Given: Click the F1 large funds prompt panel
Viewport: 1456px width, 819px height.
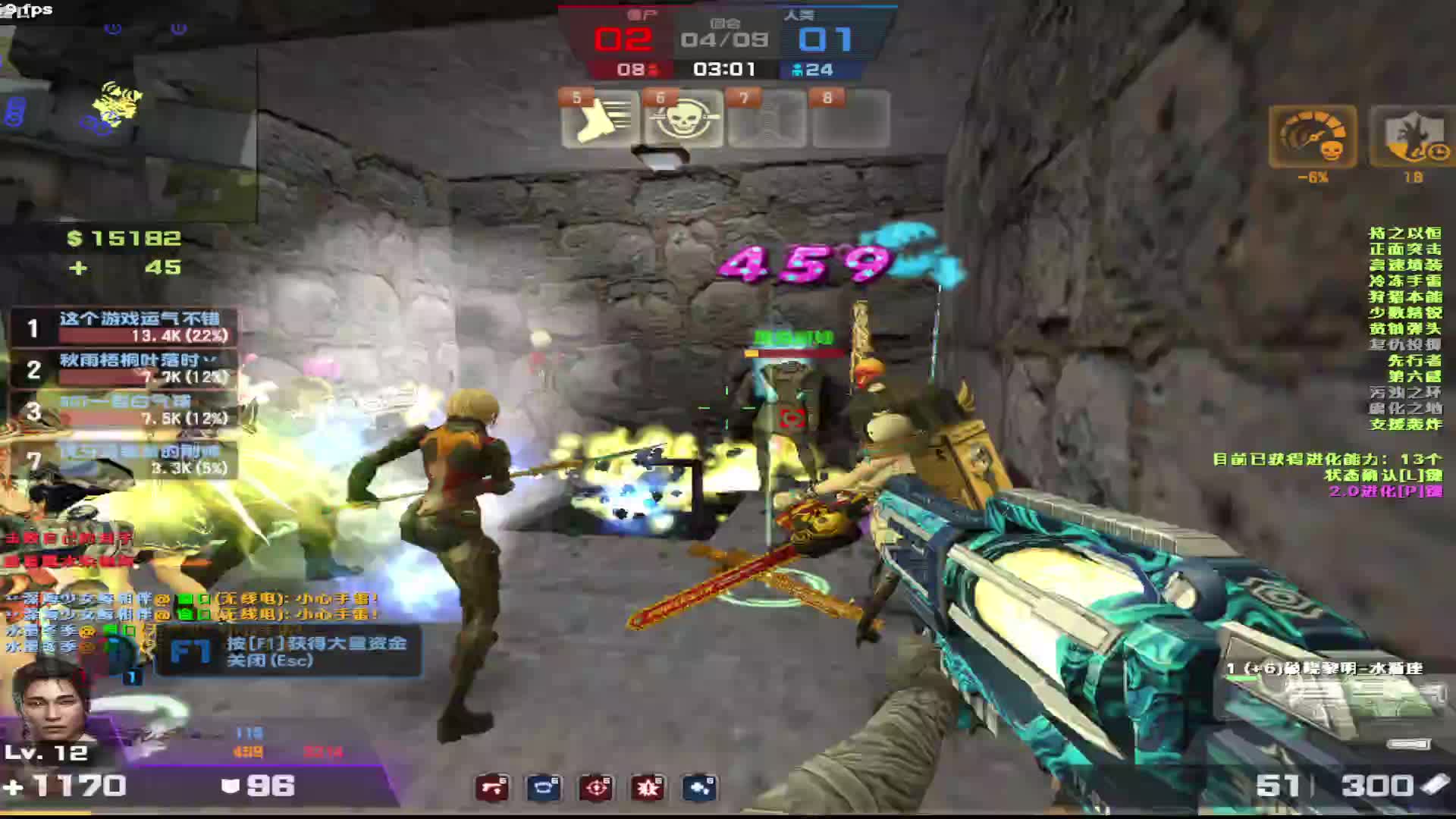Looking at the screenshot, I should (288, 651).
